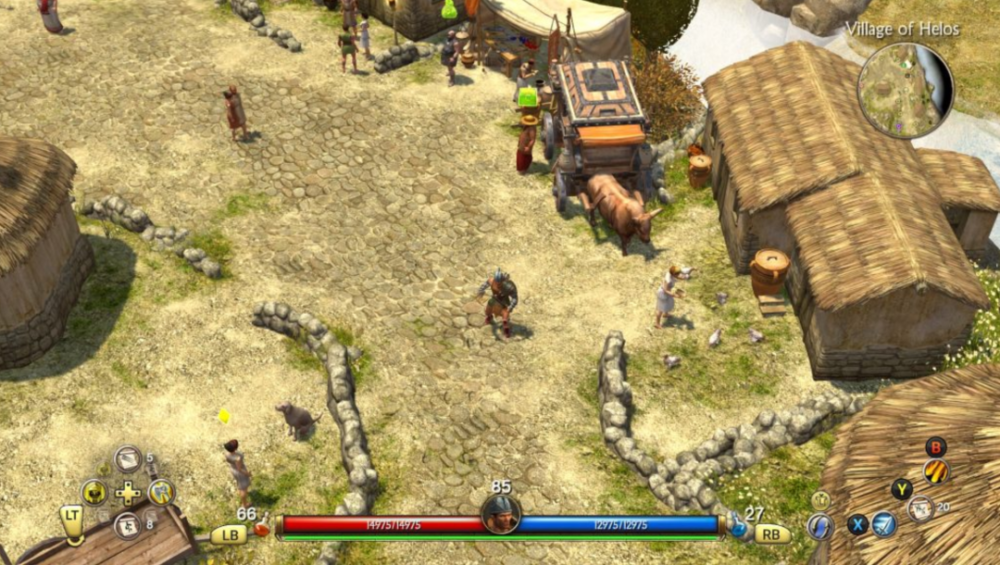Activate the blue sword strike ability
This screenshot has height=565, width=1000.
point(884,524)
